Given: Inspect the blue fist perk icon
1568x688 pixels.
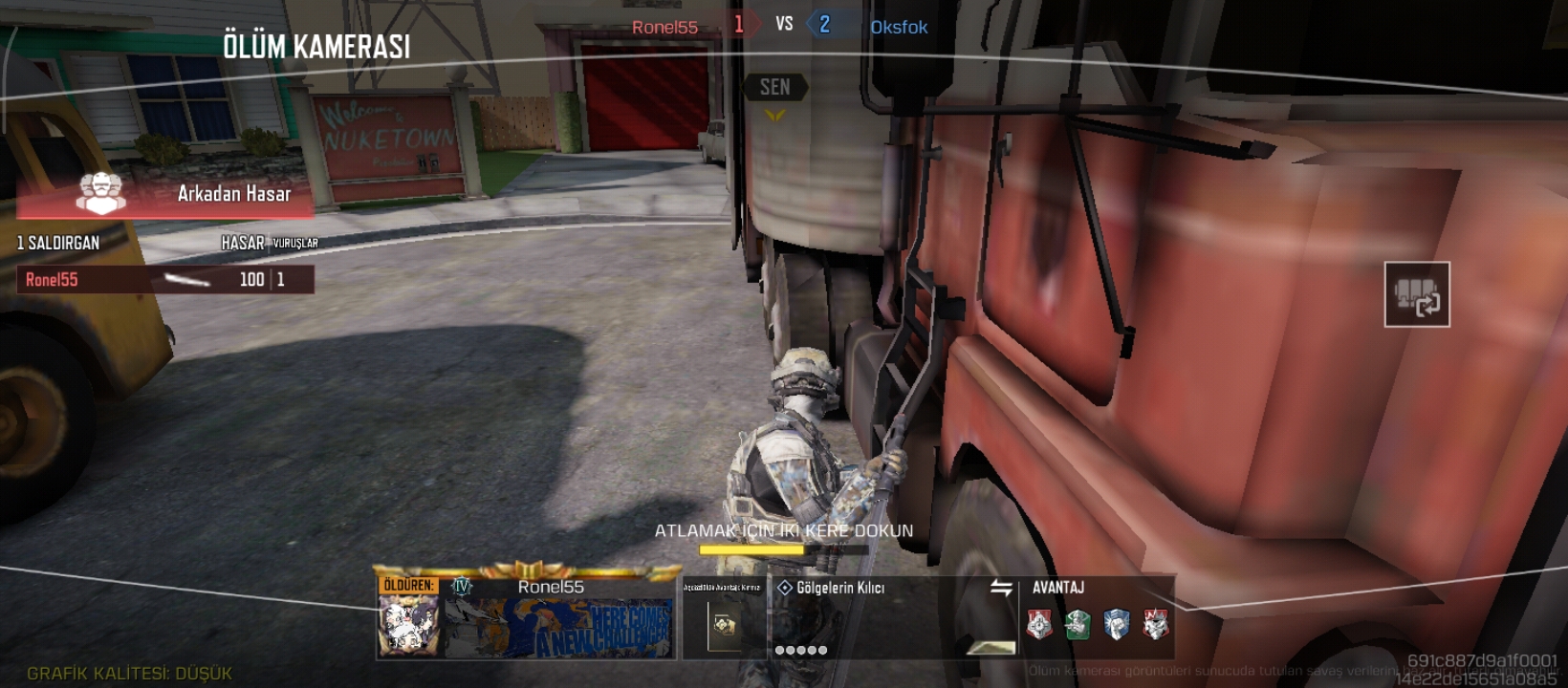Looking at the screenshot, I should [1117, 624].
